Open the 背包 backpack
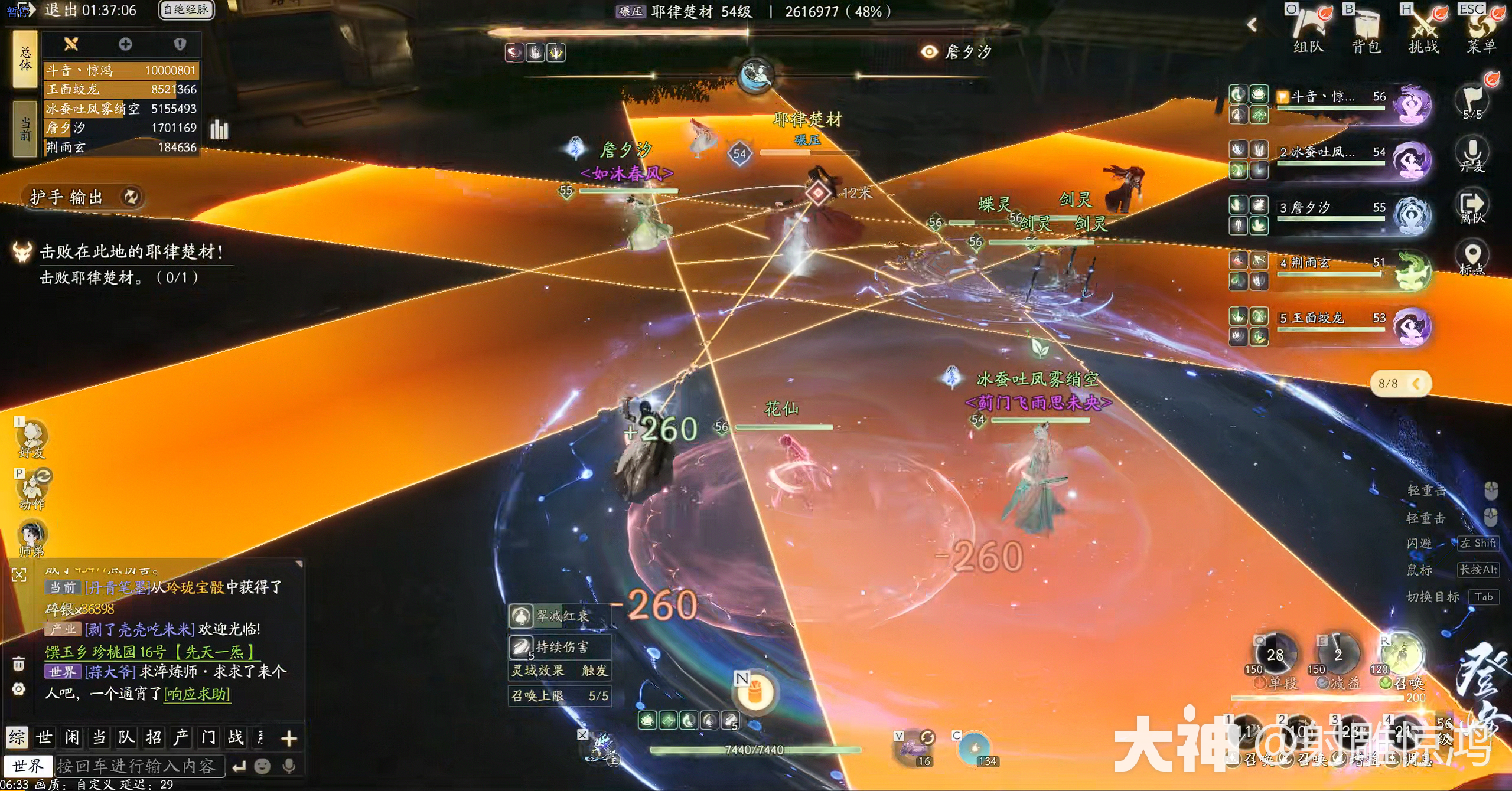This screenshot has height=791, width=1512. coord(1366,30)
